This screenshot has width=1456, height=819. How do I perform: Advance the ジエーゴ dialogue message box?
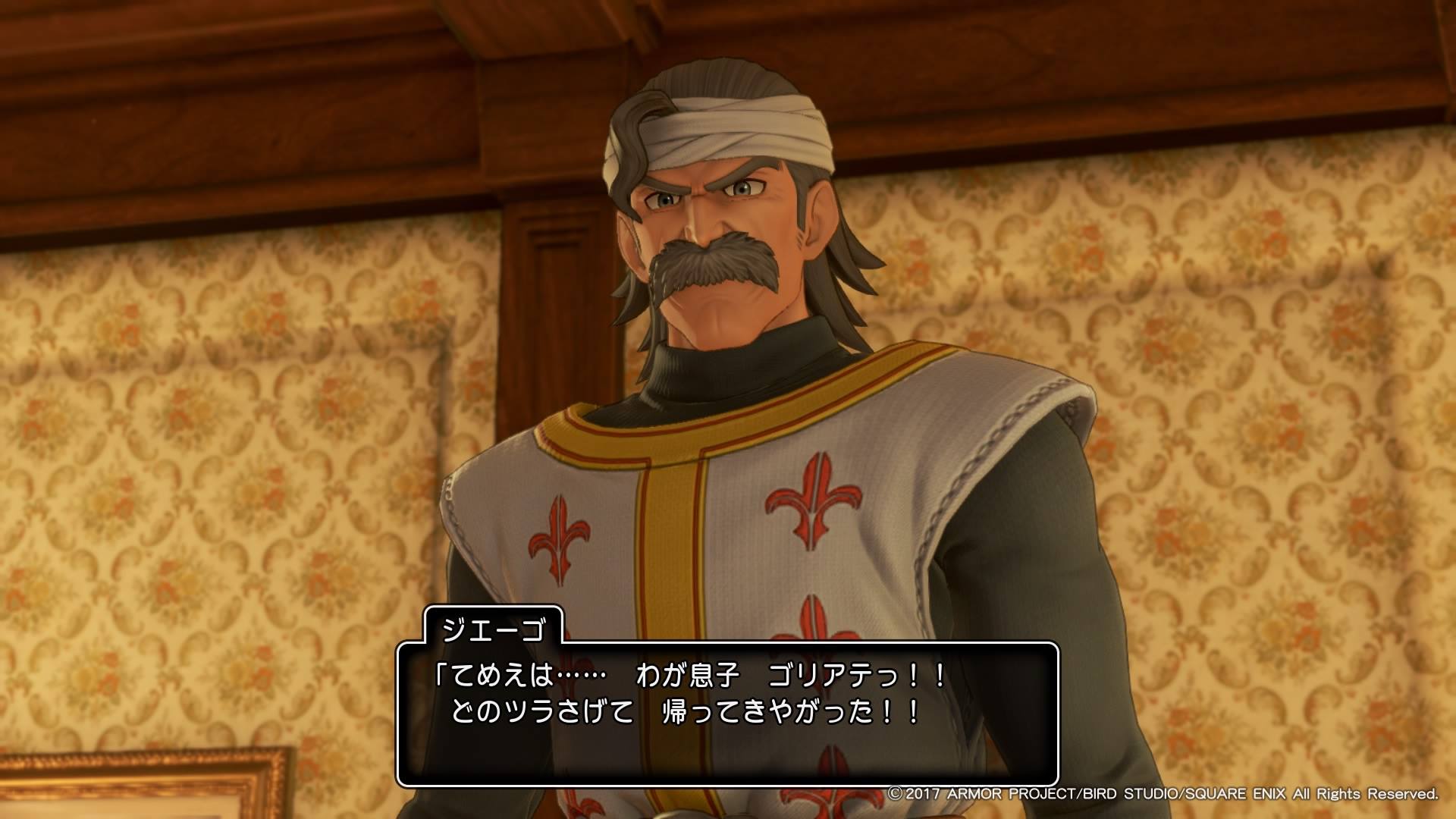point(726,714)
